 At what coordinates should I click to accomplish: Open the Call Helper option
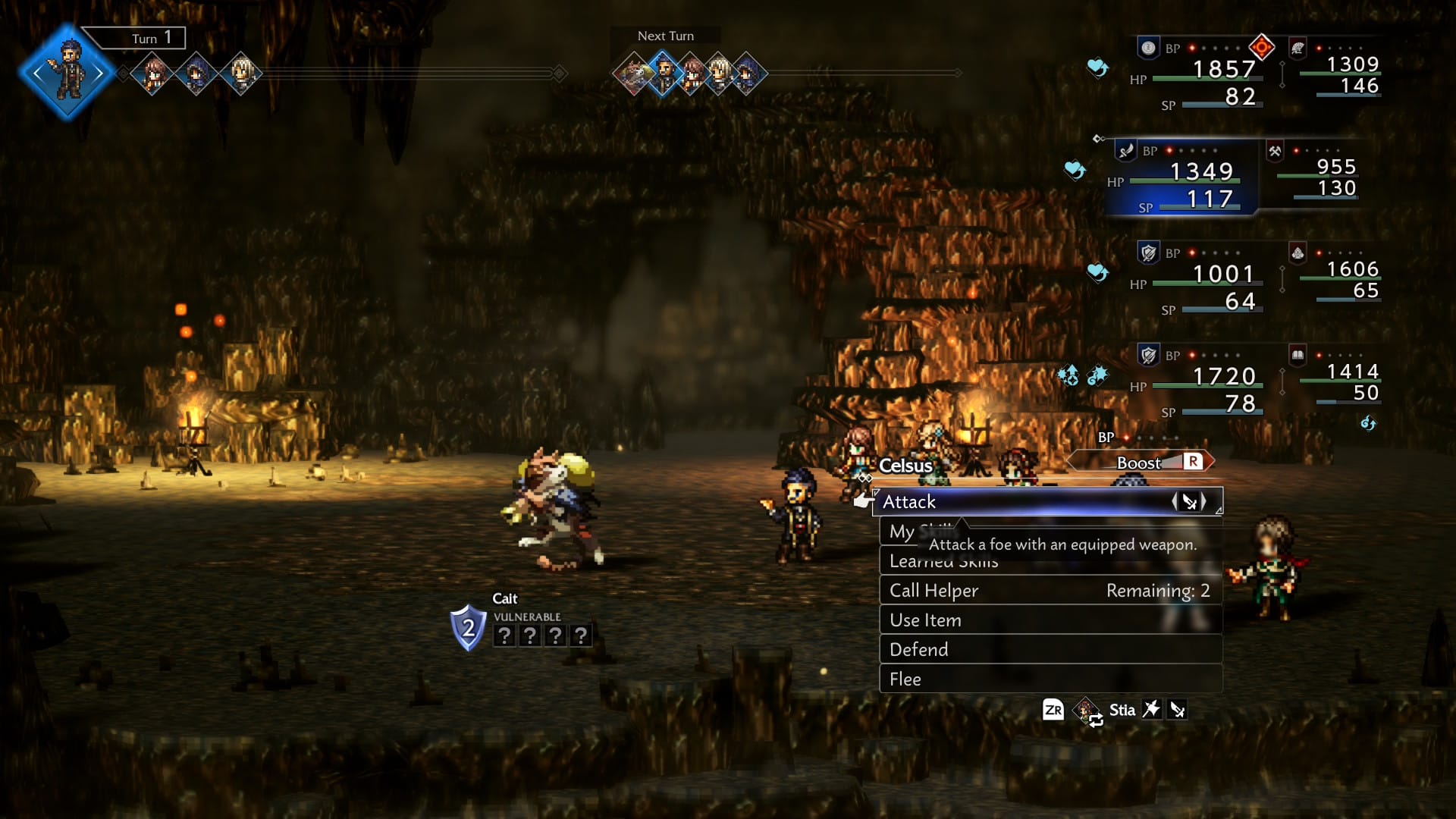[1050, 591]
